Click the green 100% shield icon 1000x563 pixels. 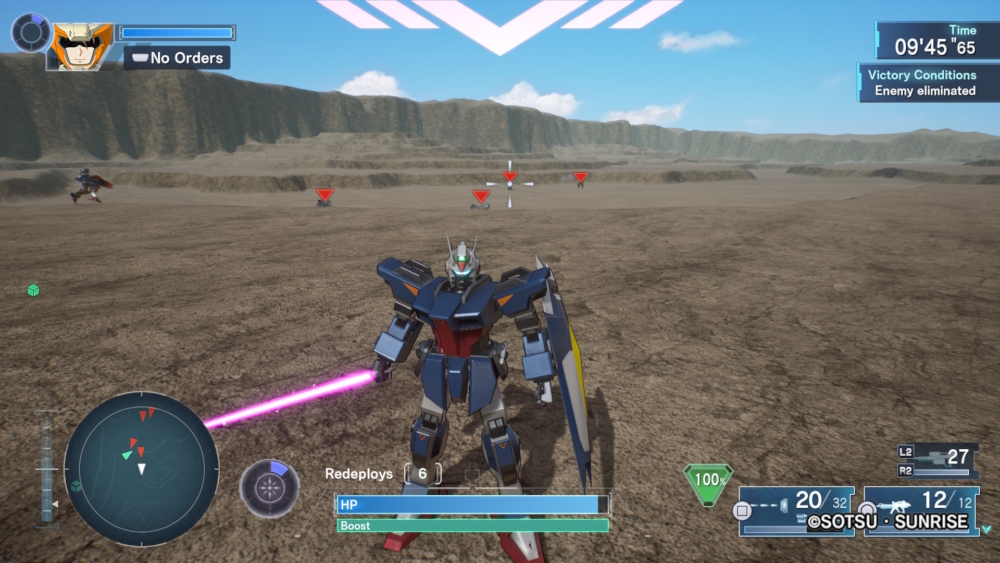(709, 481)
